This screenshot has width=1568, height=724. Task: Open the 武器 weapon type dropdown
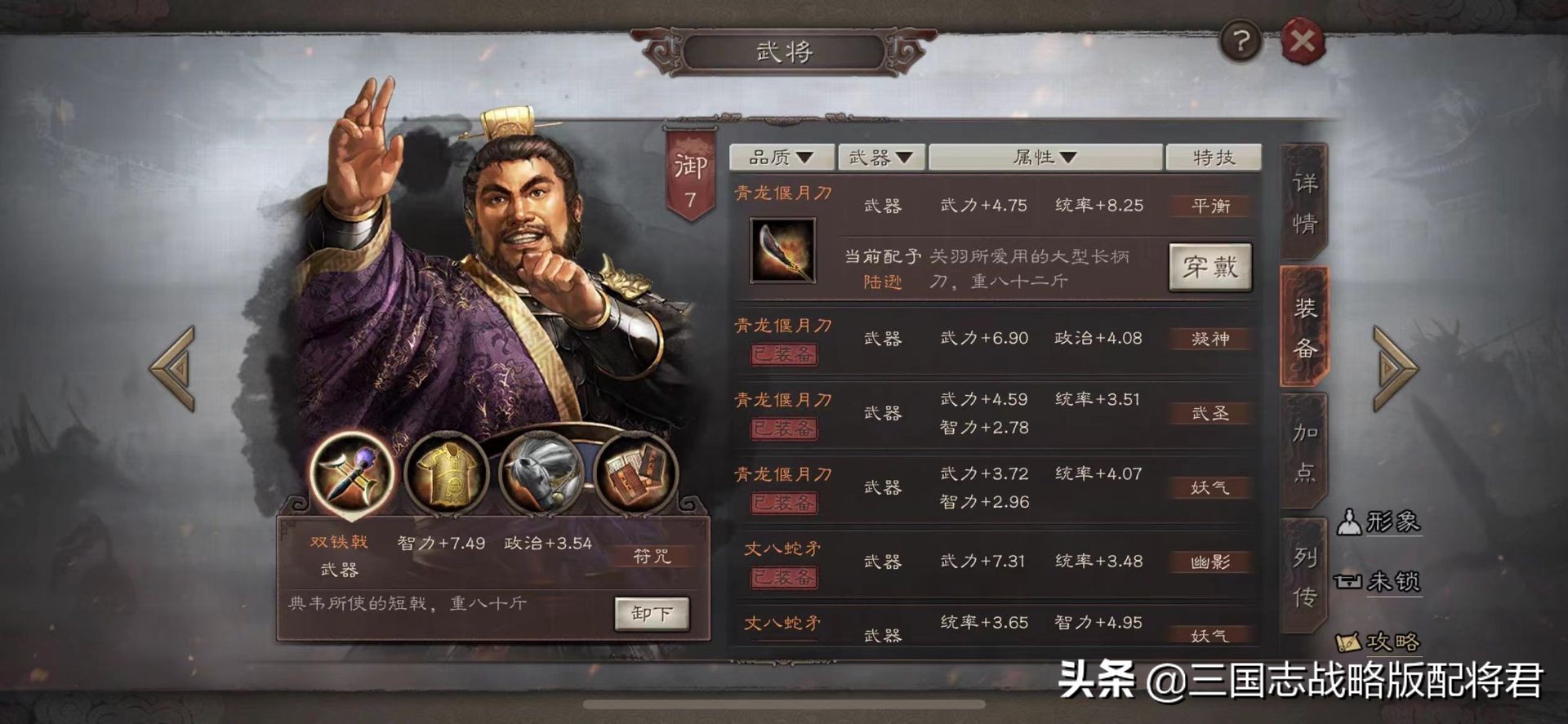[x=882, y=157]
